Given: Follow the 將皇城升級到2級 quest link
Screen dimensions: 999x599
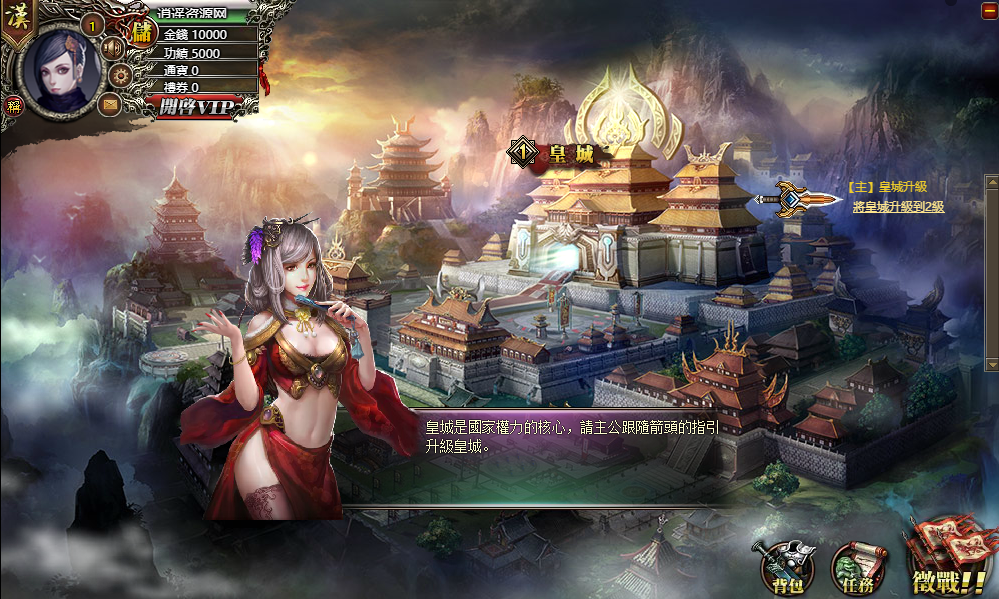Looking at the screenshot, I should coord(898,207).
